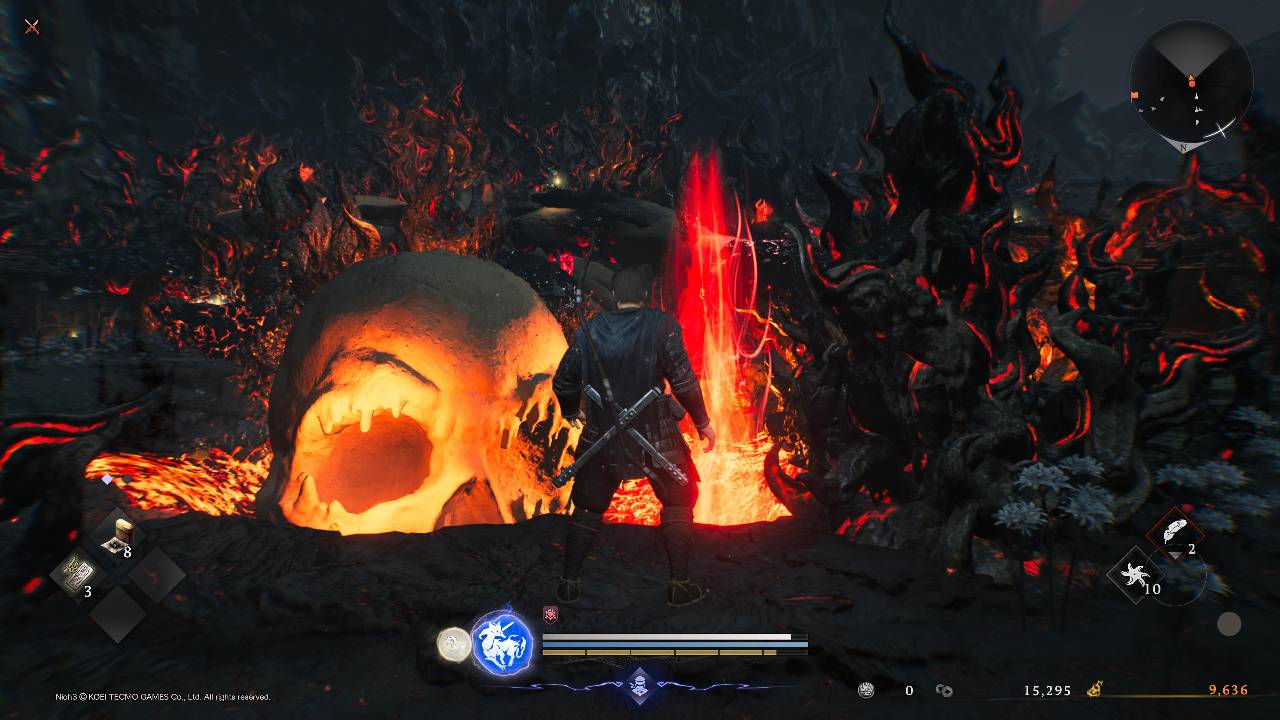Click the red status effect icon above health
Image resolution: width=1280 pixels, height=720 pixels.
(x=549, y=614)
